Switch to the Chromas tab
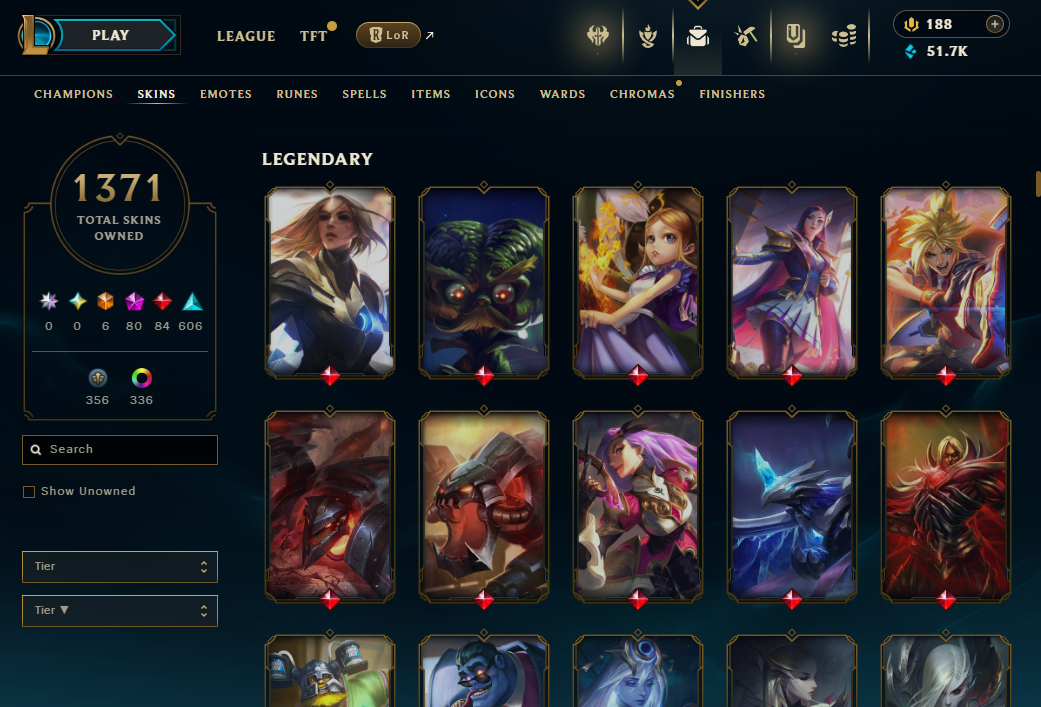Screen dimensions: 1041x707 [x=642, y=94]
